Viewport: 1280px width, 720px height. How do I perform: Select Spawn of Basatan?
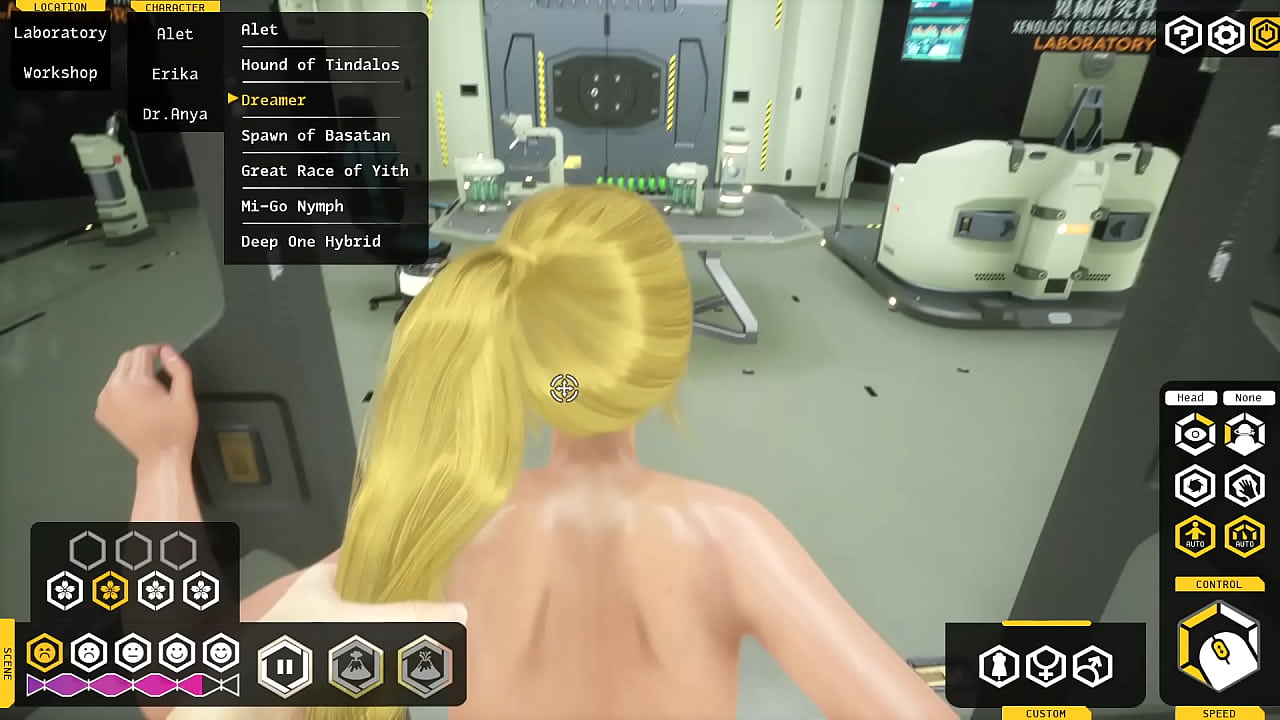point(315,136)
